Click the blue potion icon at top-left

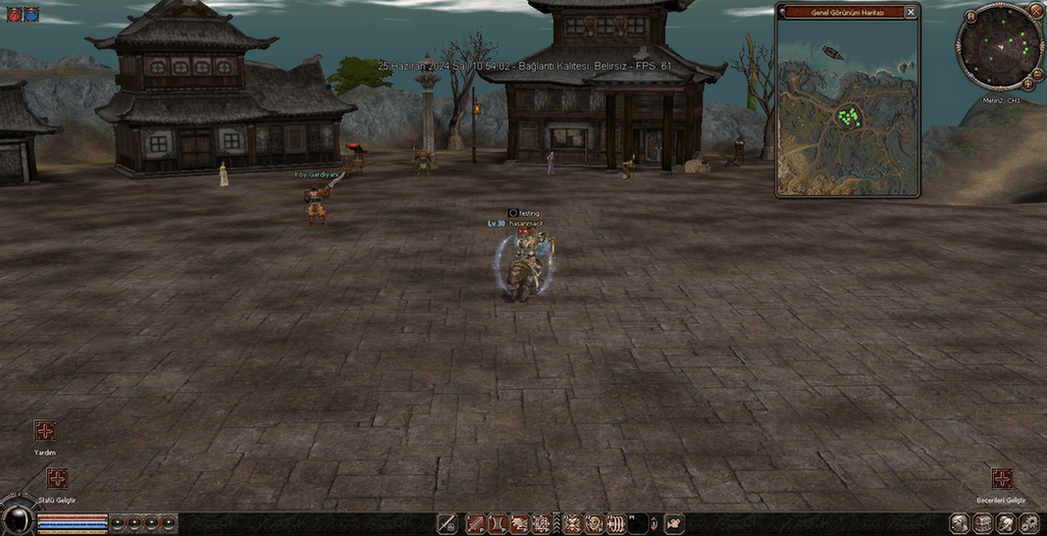coord(31,14)
